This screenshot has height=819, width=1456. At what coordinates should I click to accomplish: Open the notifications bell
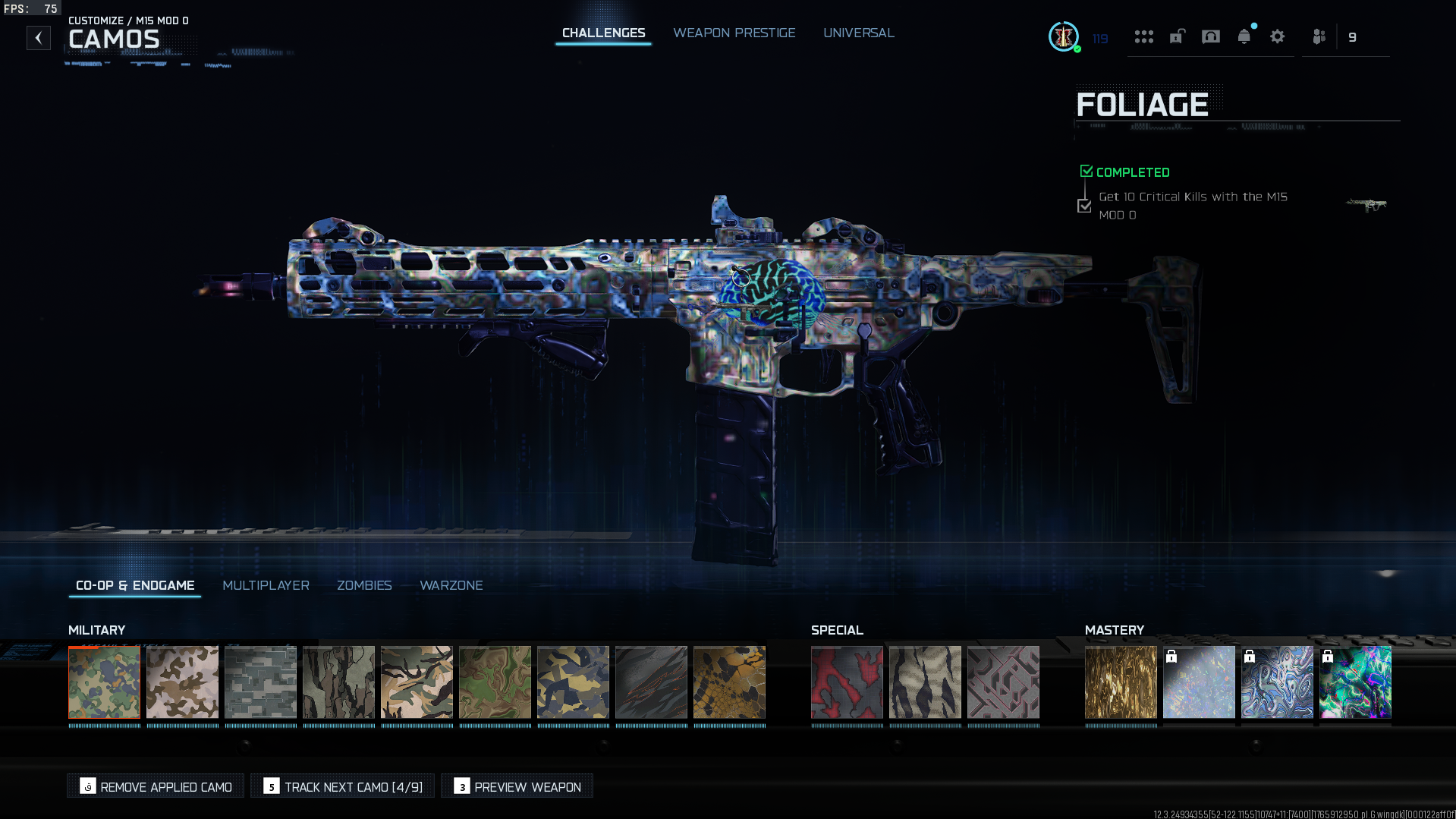pos(1244,36)
